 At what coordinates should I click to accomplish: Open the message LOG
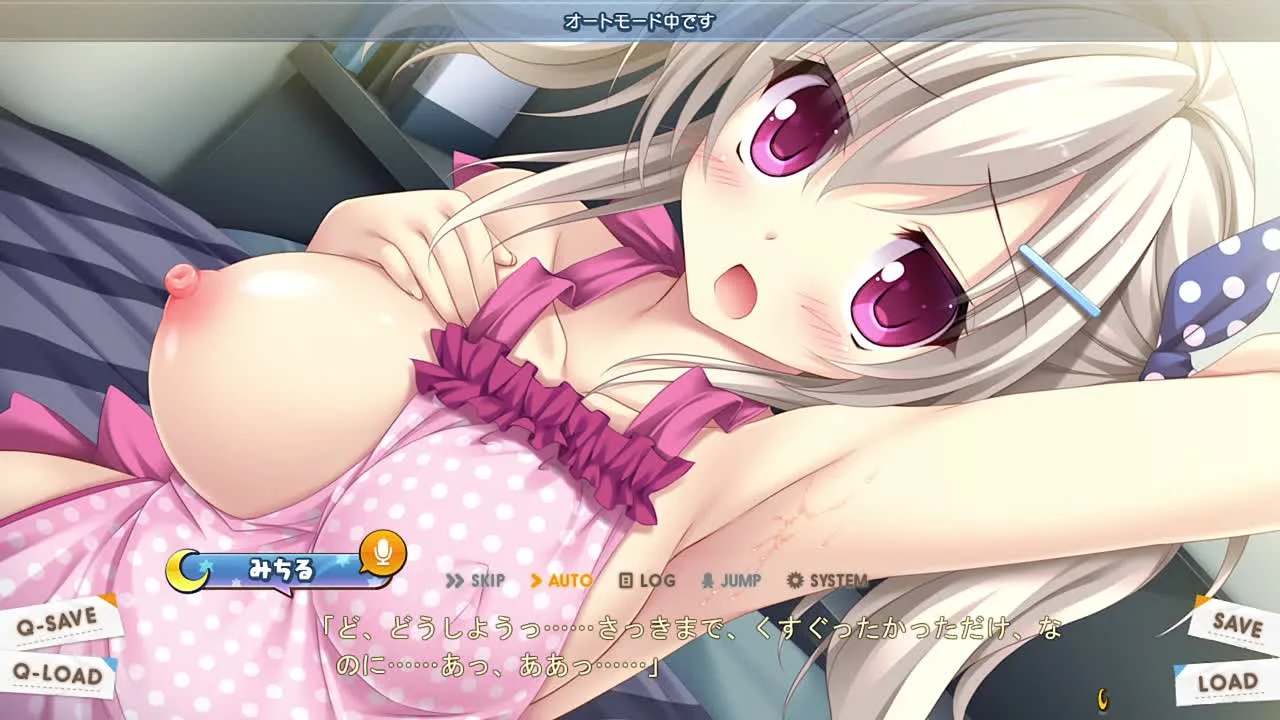tap(647, 581)
